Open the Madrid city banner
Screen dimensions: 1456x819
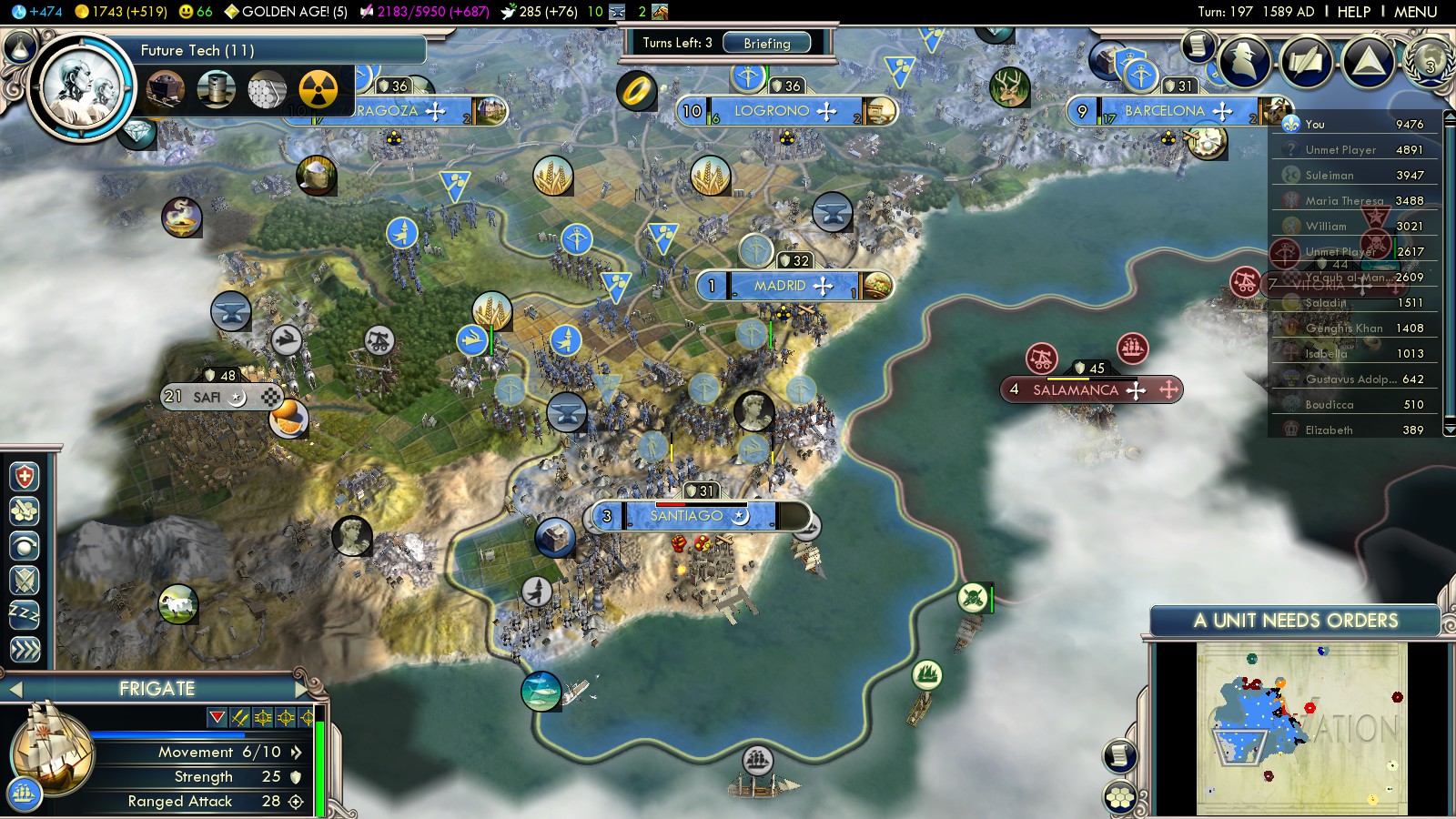pyautogui.click(x=780, y=286)
